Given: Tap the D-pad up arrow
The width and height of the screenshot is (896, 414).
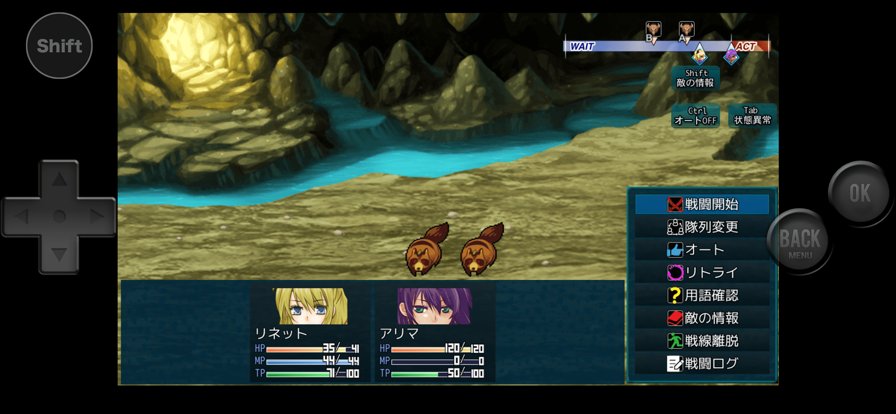Looking at the screenshot, I should coord(59,182).
